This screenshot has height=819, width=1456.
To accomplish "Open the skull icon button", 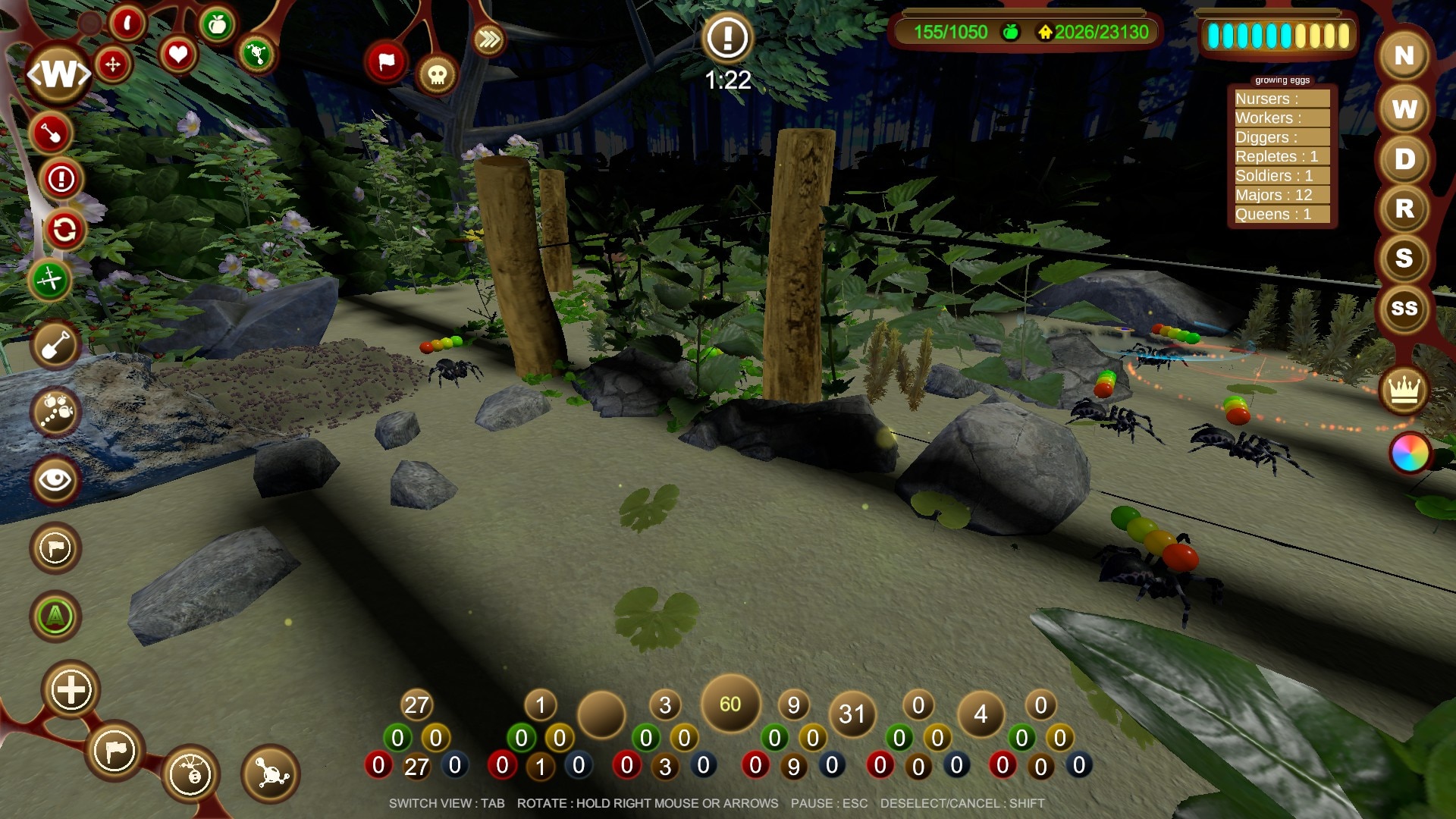I will click(437, 74).
